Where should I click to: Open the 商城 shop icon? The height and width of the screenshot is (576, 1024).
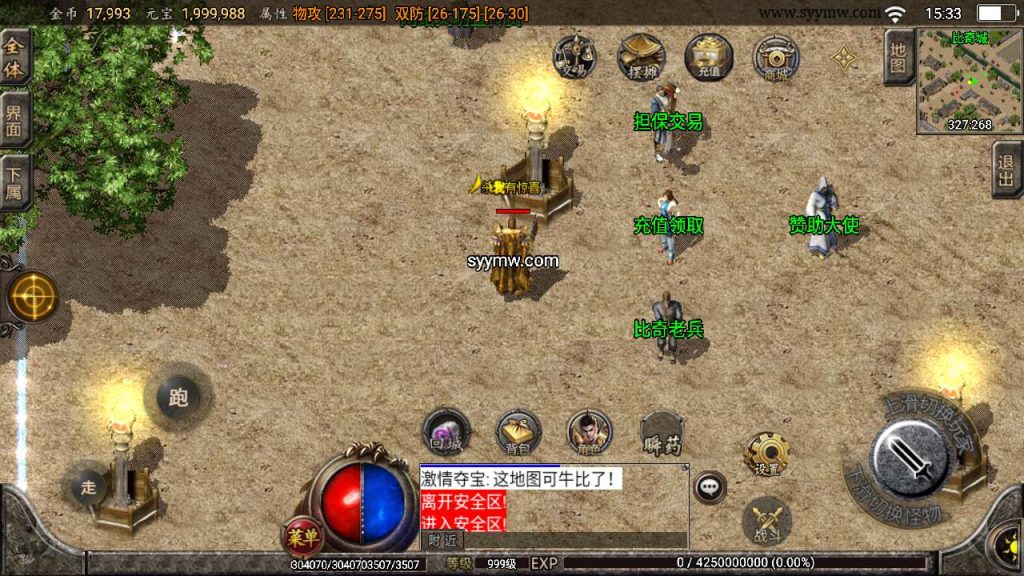(776, 56)
